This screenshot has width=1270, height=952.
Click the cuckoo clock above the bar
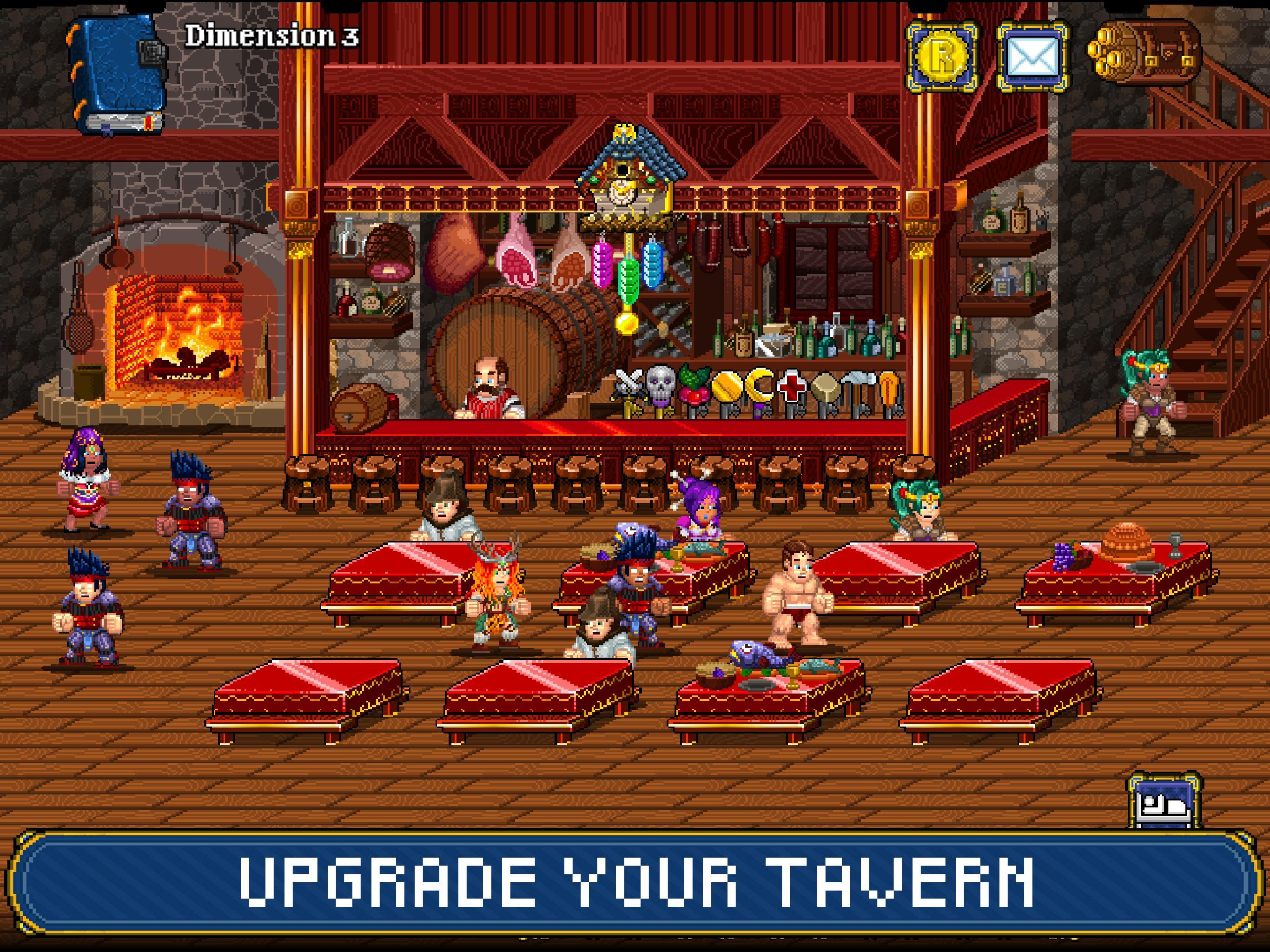[x=623, y=172]
